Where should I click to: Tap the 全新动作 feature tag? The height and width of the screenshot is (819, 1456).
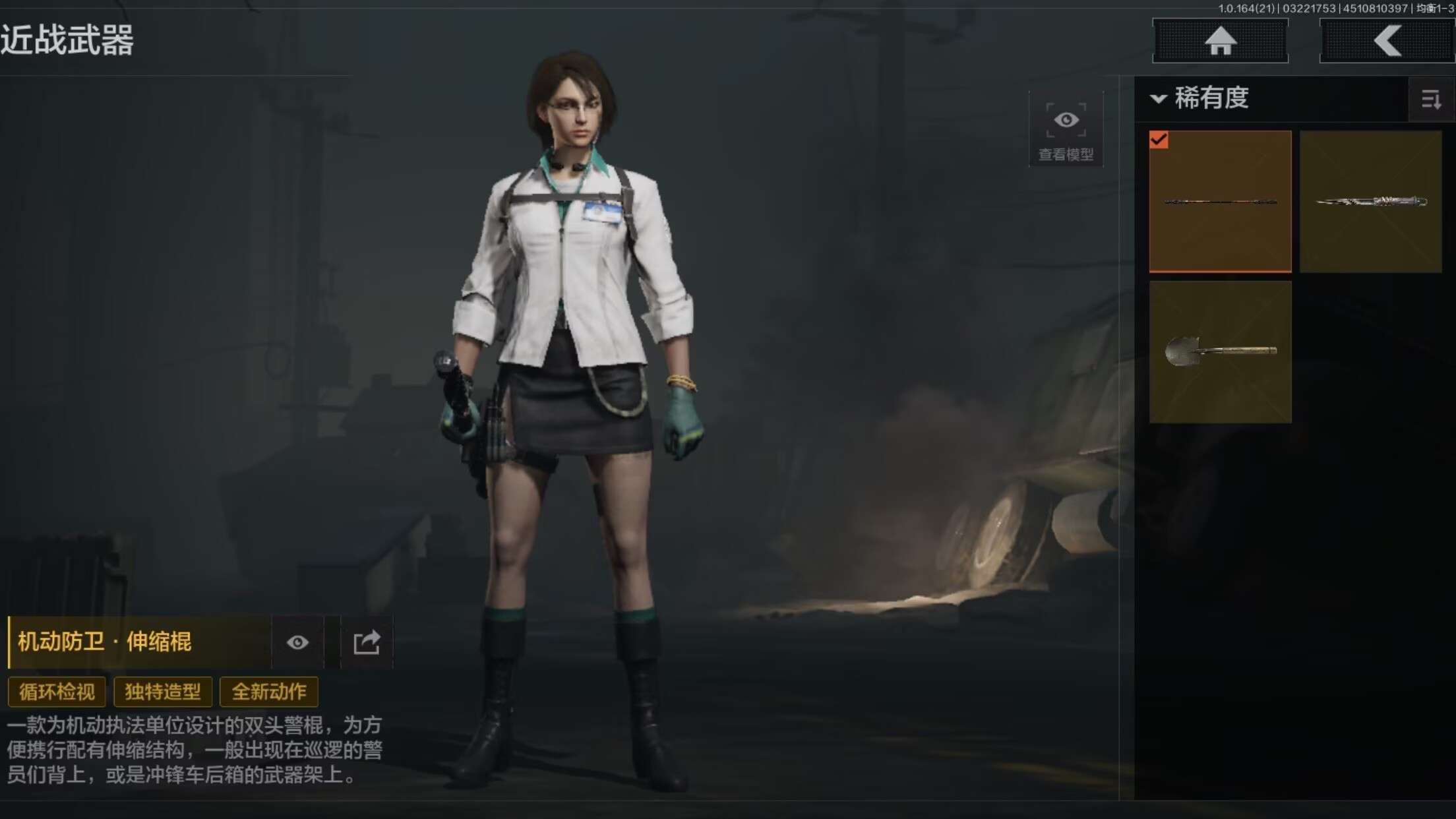coord(269,692)
